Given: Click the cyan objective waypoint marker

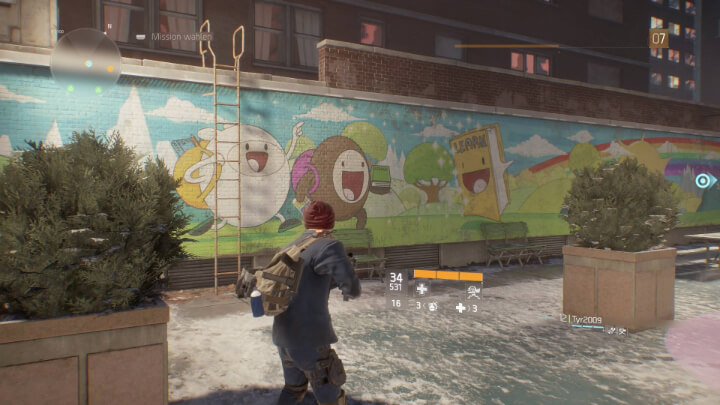Looking at the screenshot, I should coord(703,181).
